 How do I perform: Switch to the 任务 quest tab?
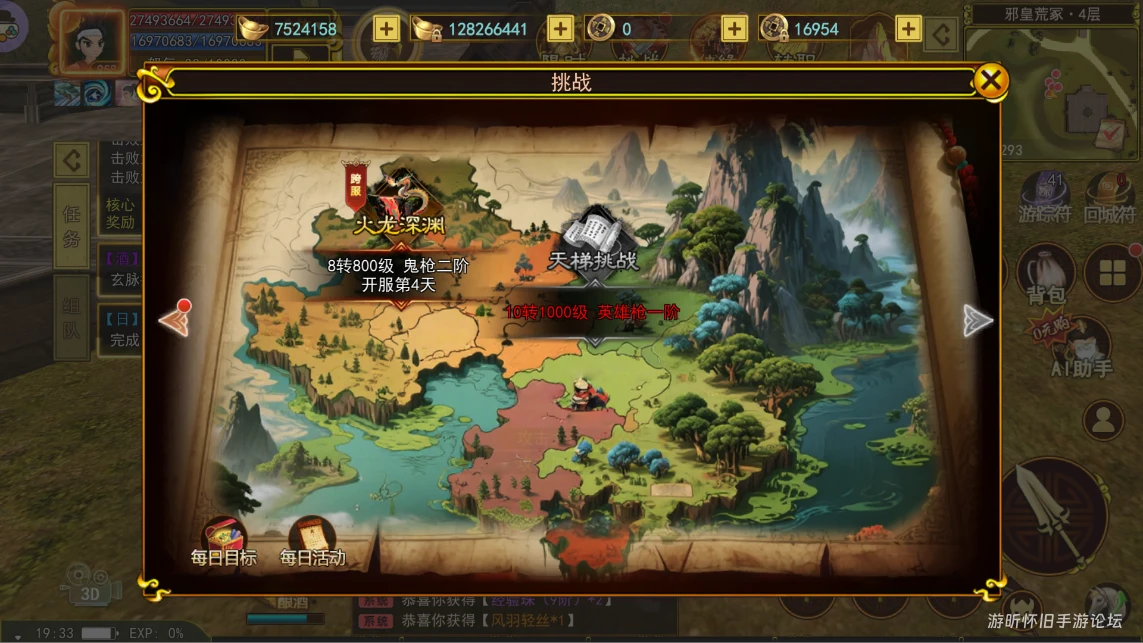(x=71, y=226)
